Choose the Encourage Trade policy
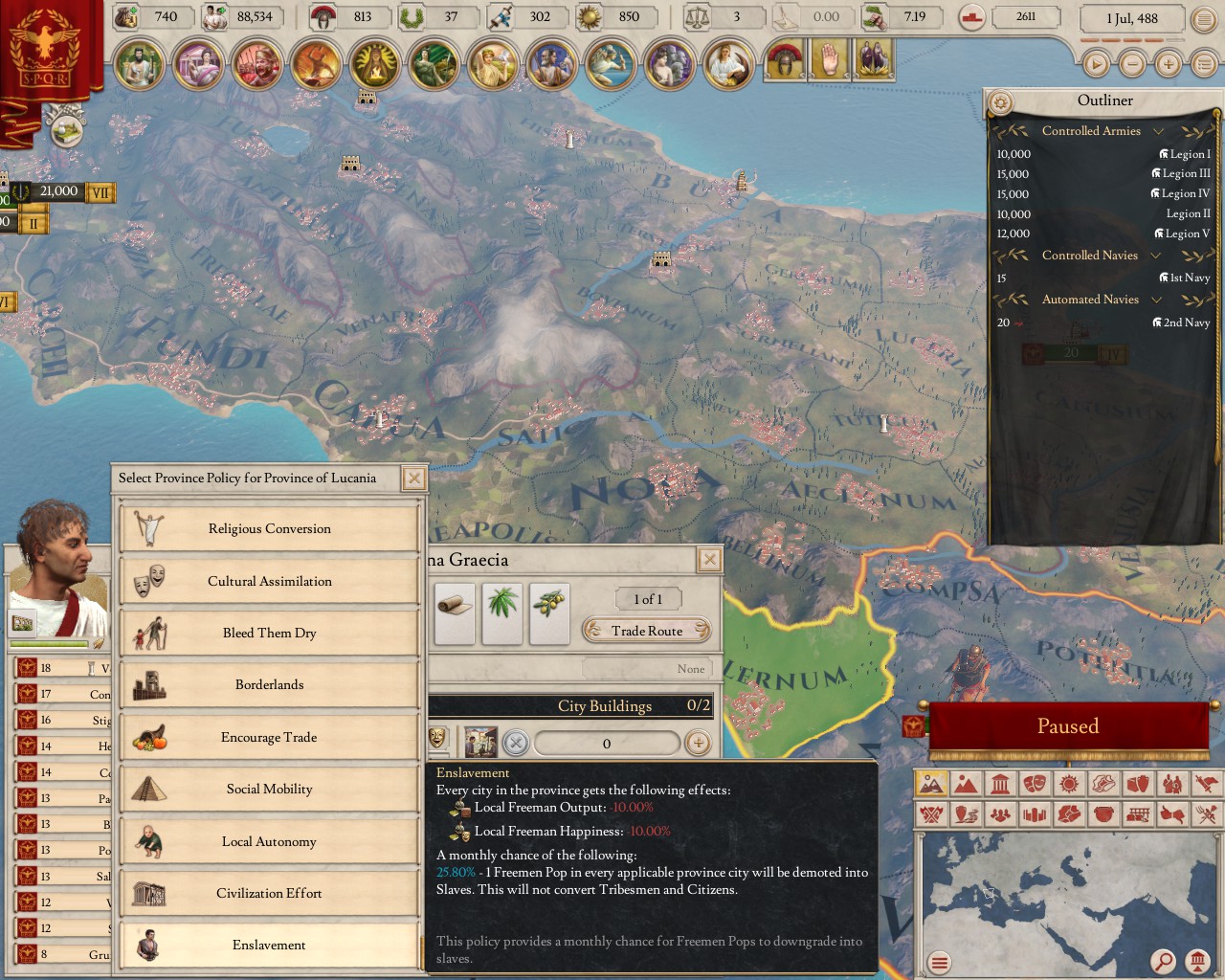The width and height of the screenshot is (1225, 980). (x=269, y=737)
